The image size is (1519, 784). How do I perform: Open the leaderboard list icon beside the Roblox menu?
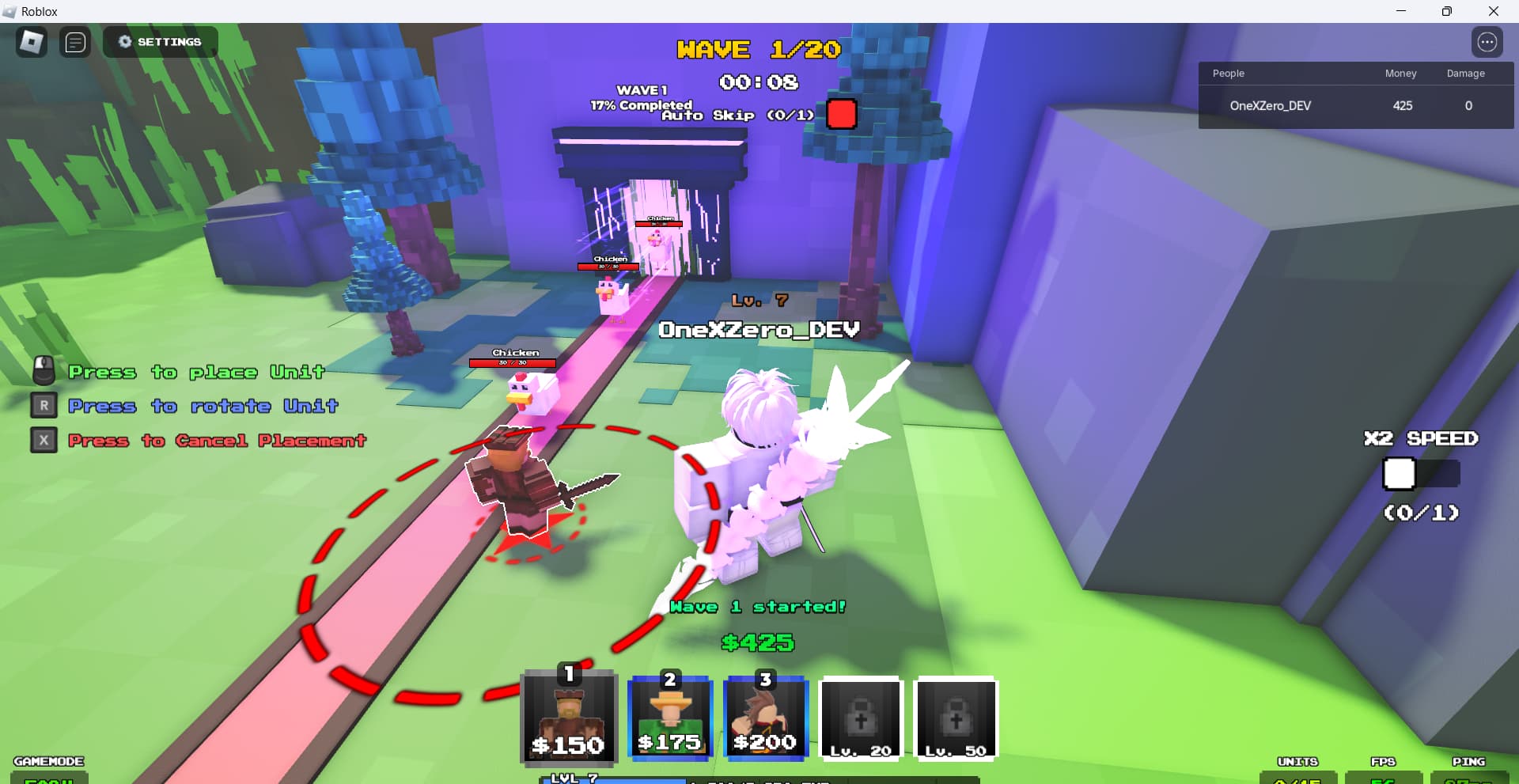(76, 42)
